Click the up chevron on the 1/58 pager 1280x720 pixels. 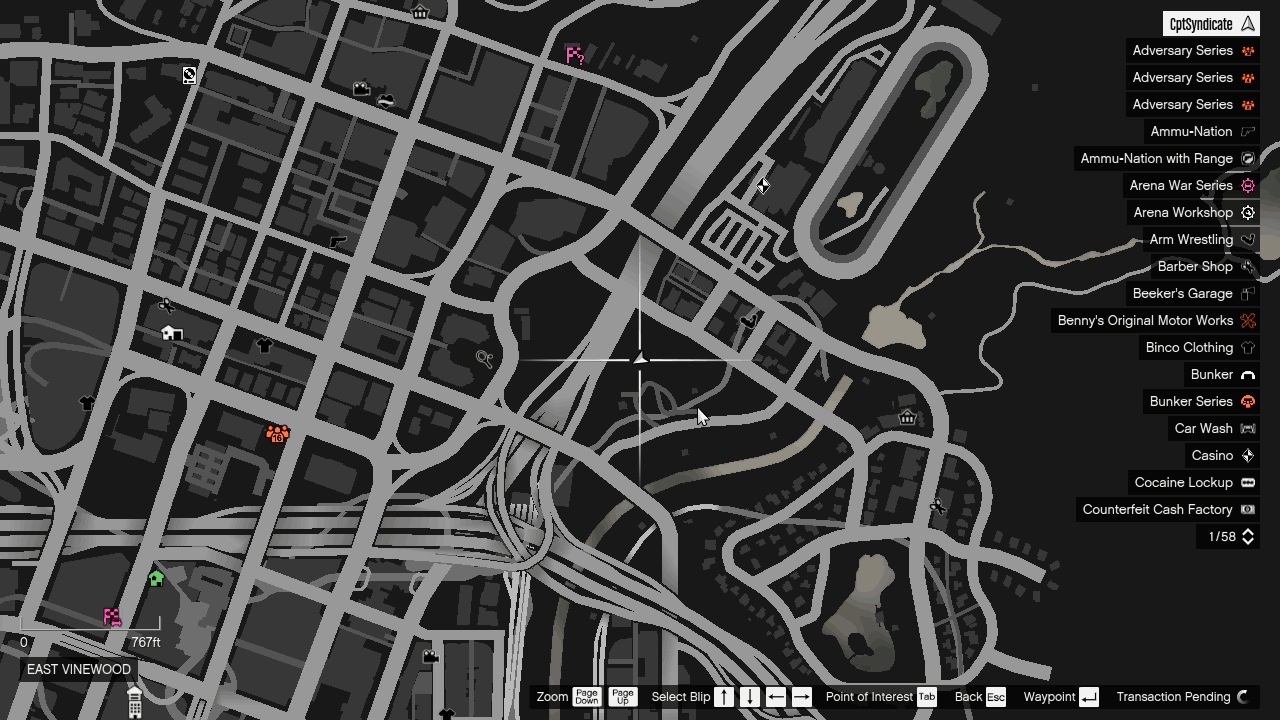point(1247,533)
